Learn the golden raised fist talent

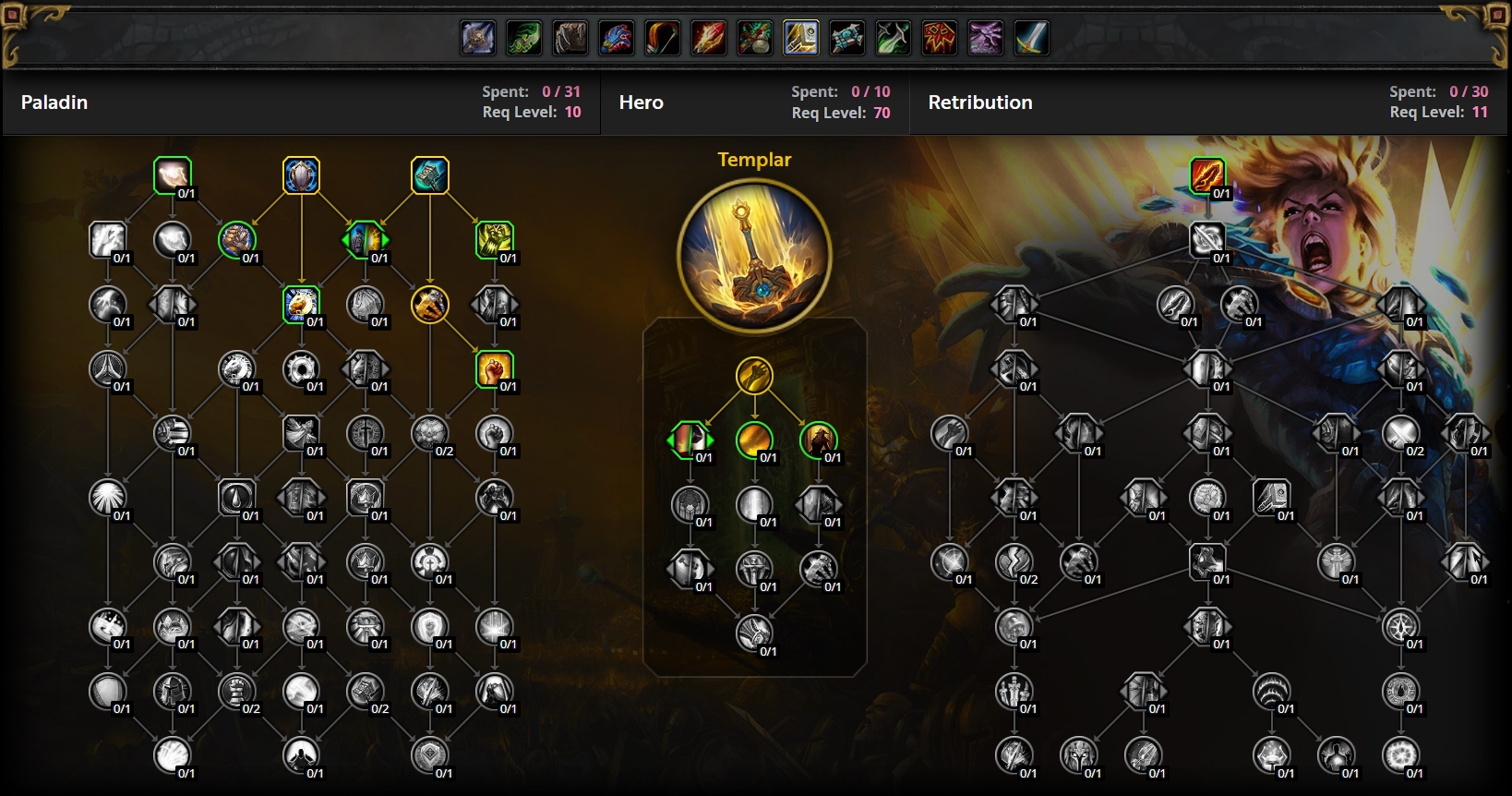click(x=494, y=368)
